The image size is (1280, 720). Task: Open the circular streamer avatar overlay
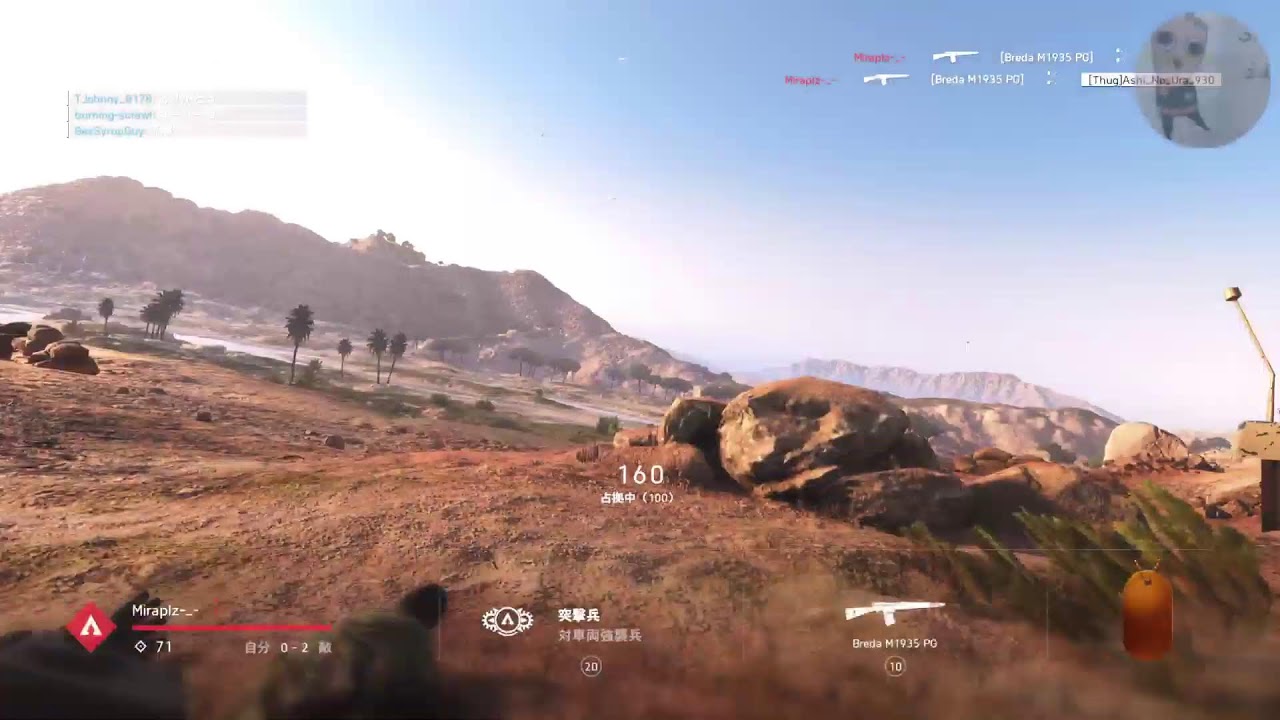point(1203,80)
